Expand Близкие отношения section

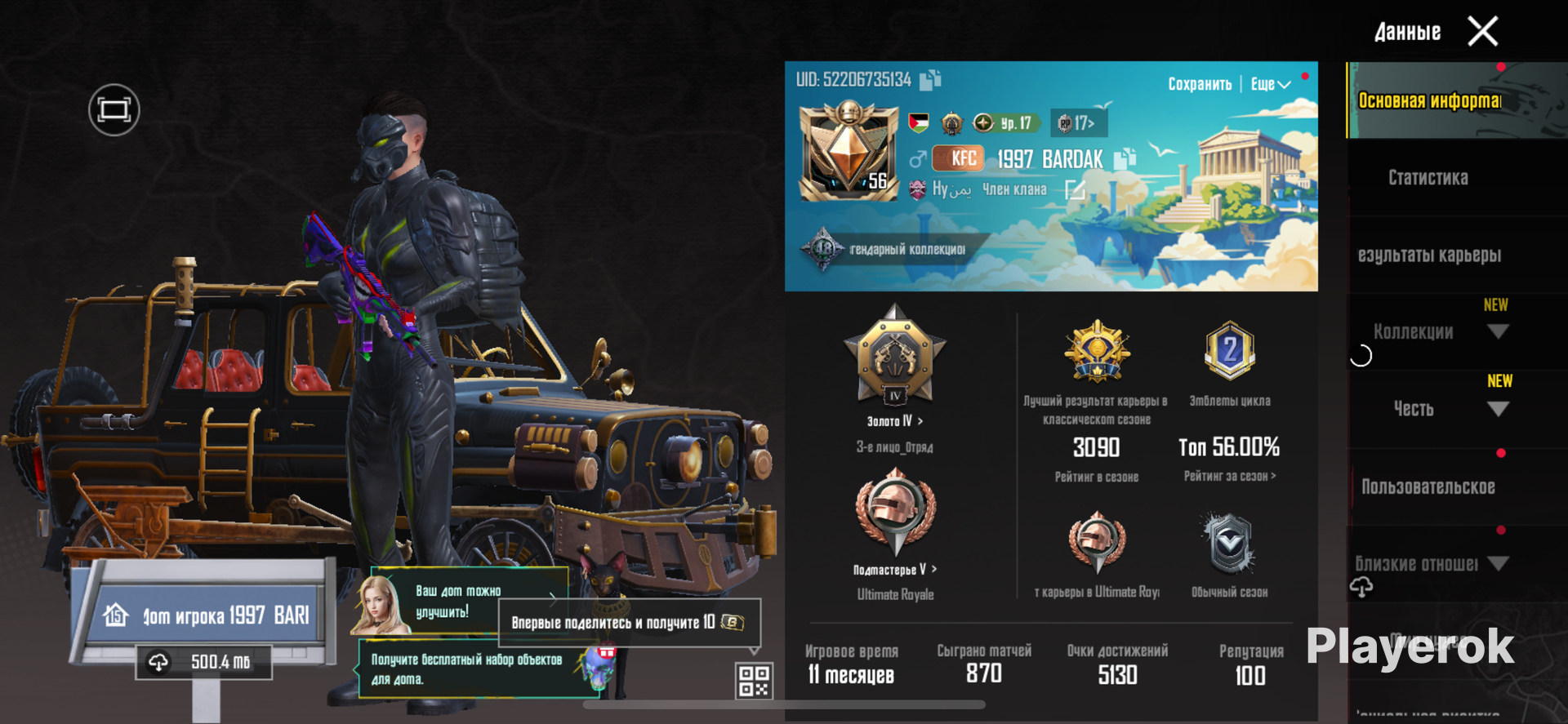(x=1498, y=563)
